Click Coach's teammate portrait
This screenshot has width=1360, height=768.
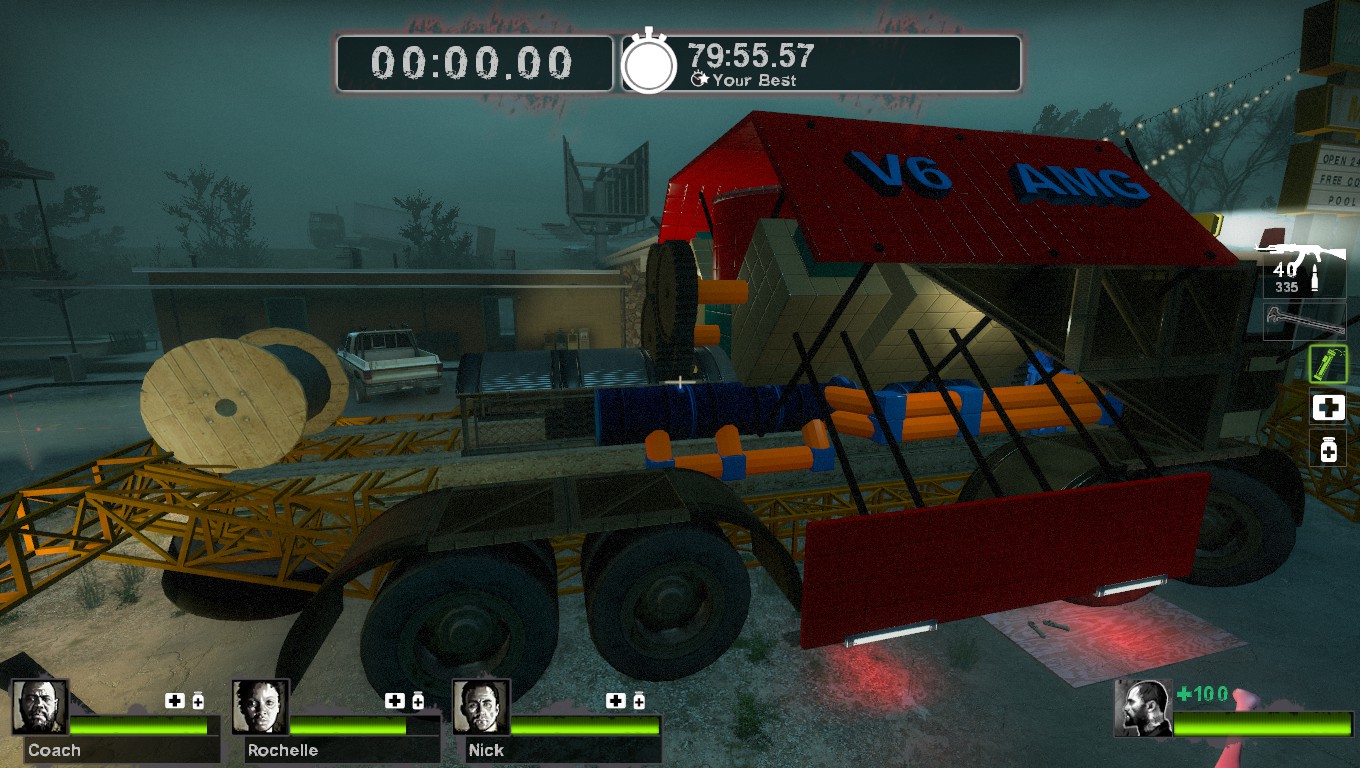(40, 707)
